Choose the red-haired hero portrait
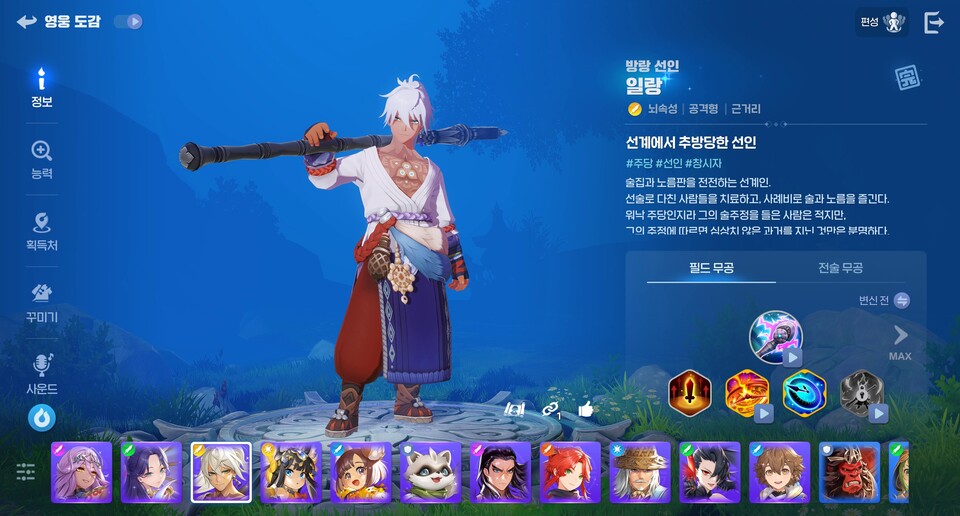 [570, 472]
